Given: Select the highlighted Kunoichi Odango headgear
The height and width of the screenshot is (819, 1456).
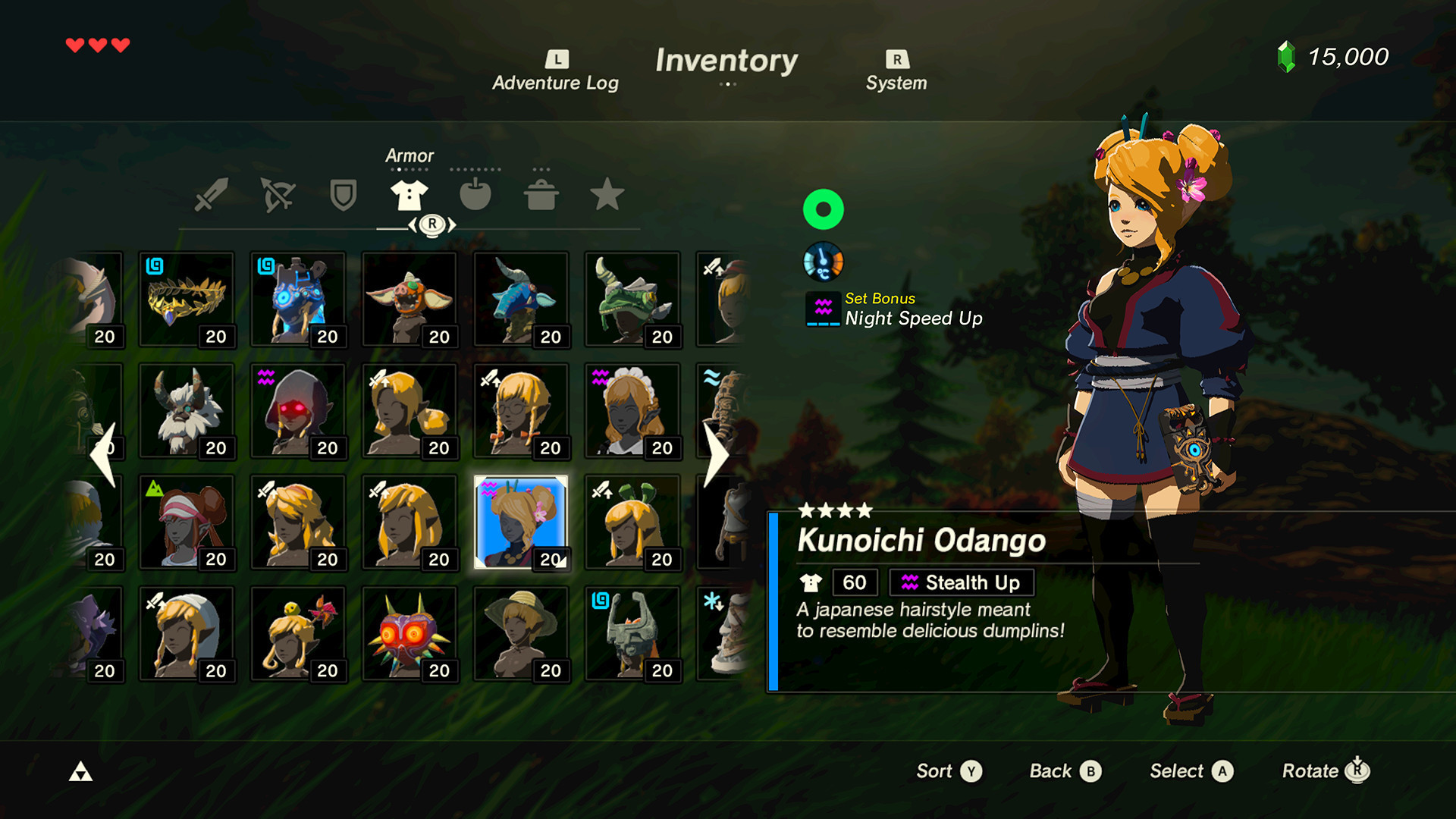Looking at the screenshot, I should click(521, 523).
